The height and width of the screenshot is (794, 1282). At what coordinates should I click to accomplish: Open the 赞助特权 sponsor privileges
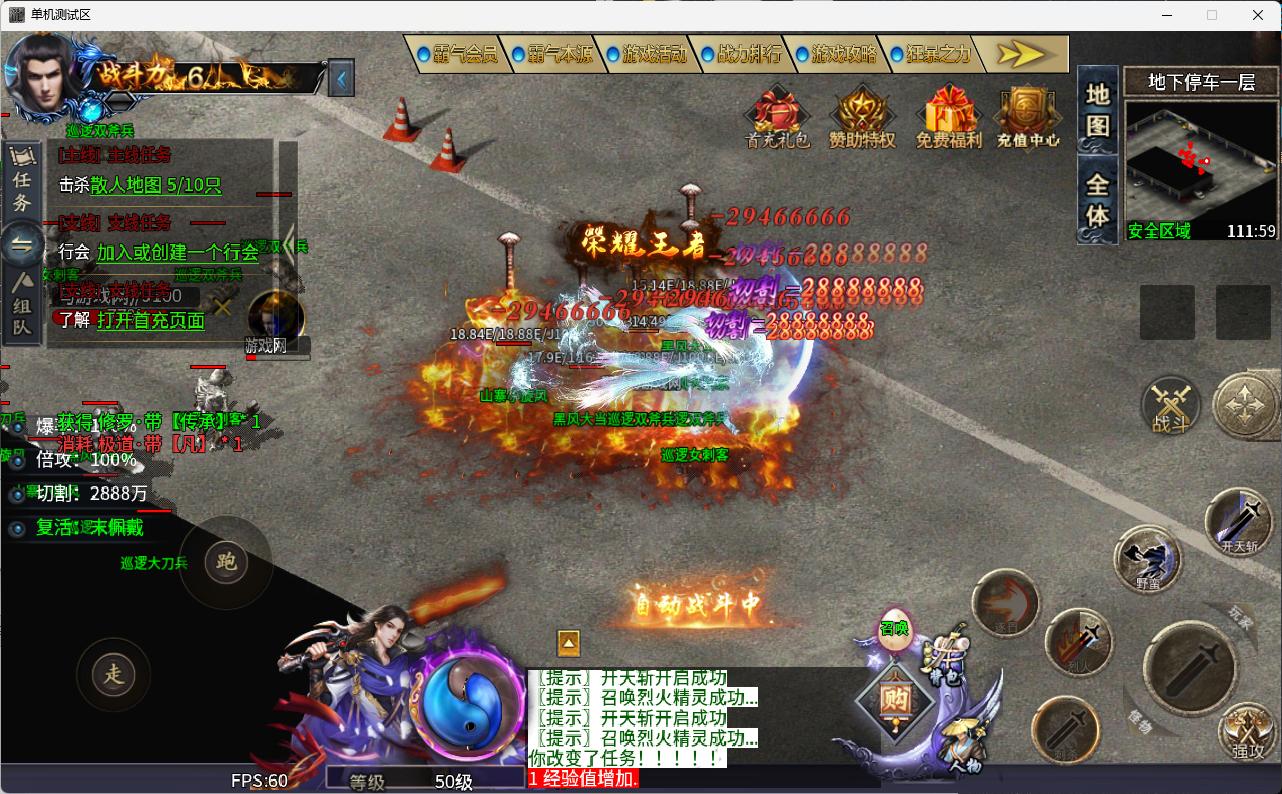pos(862,116)
